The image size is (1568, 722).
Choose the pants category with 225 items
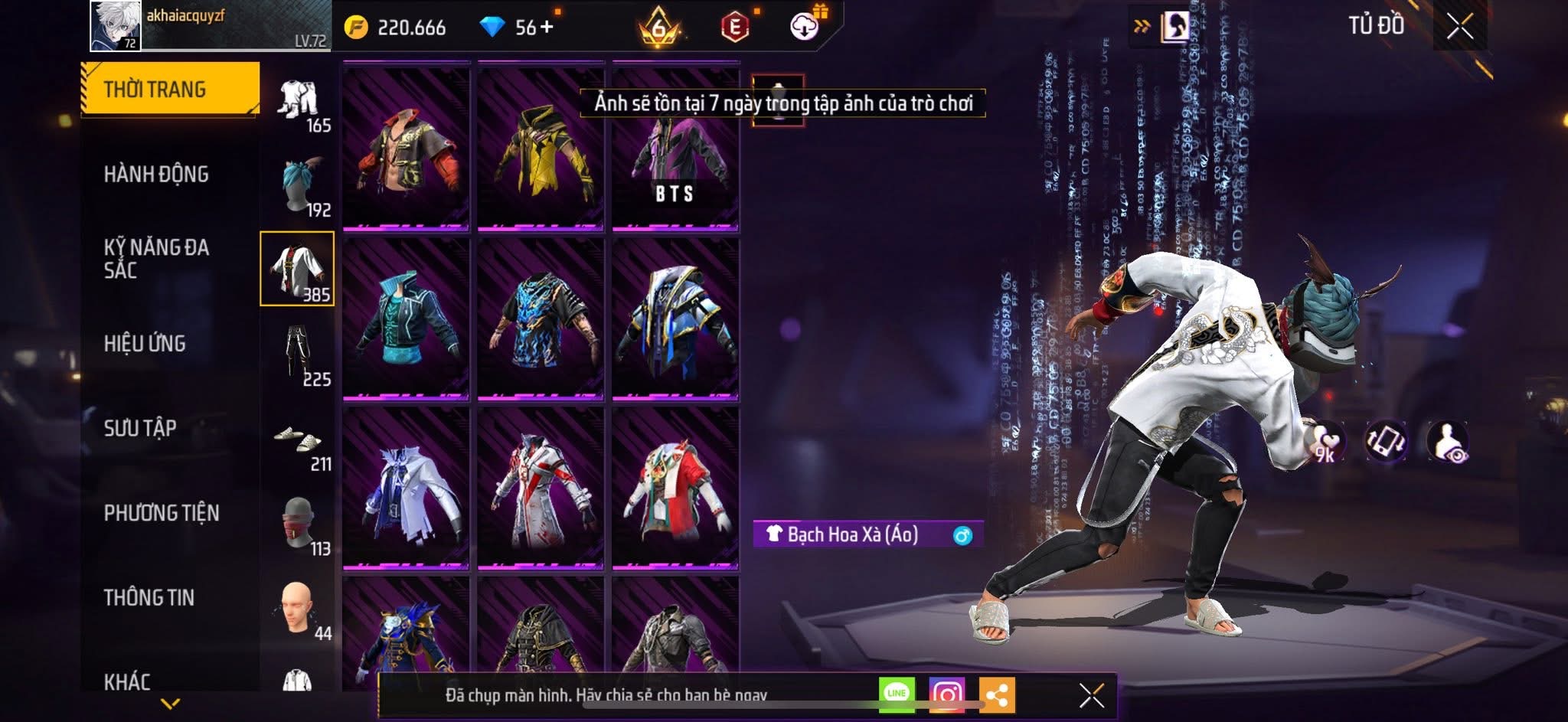tap(299, 354)
